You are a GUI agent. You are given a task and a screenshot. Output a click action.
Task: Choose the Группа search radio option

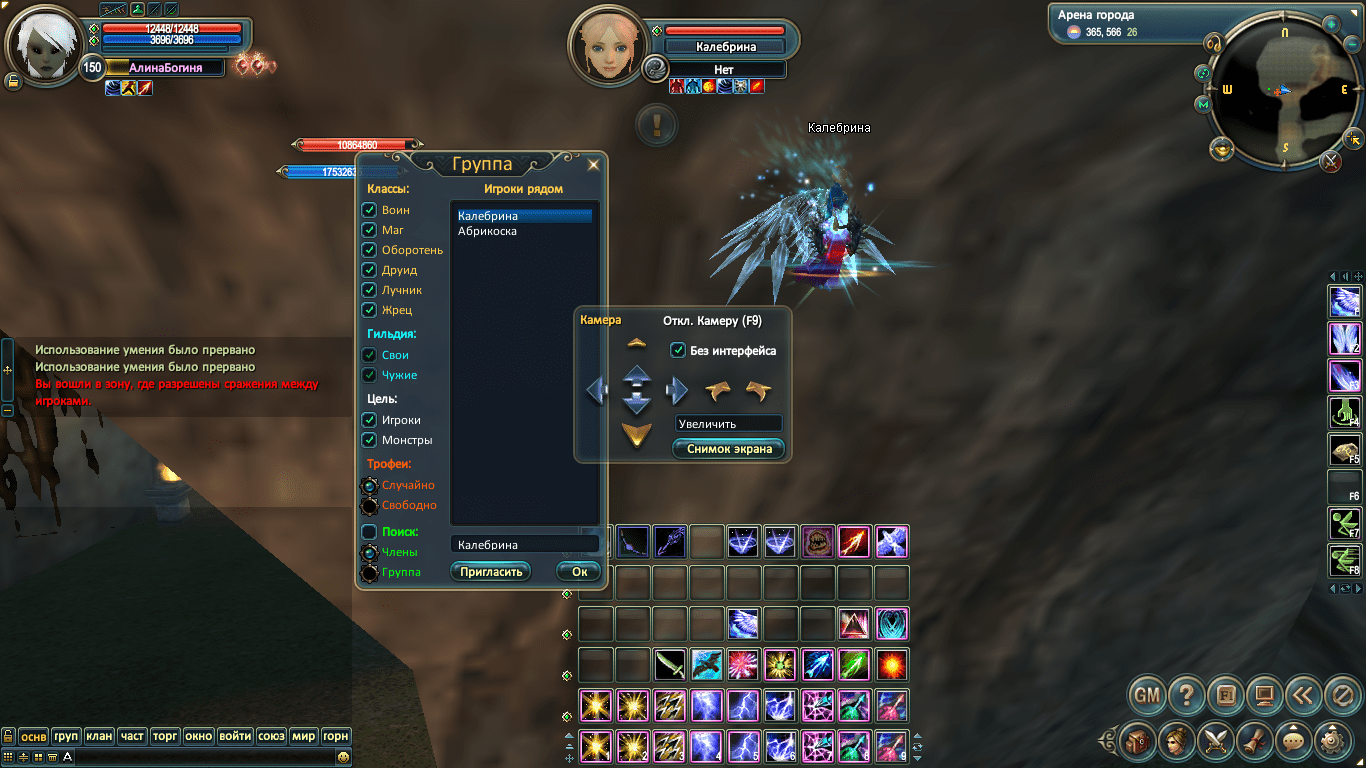369,572
